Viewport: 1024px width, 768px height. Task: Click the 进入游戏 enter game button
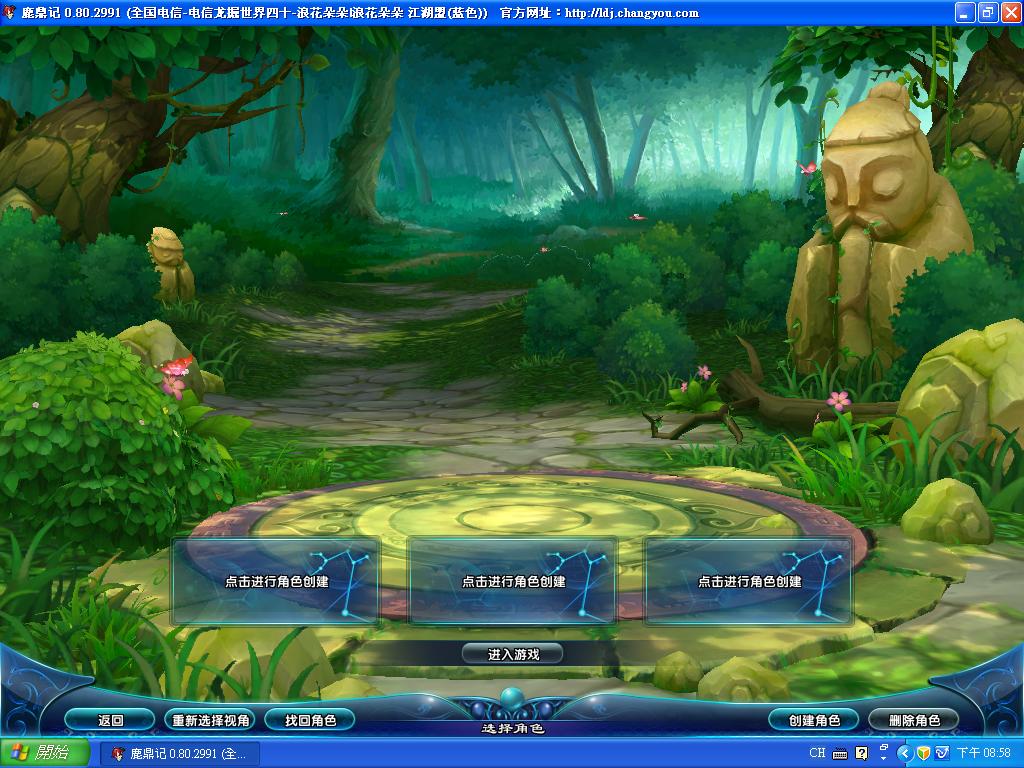pyautogui.click(x=513, y=654)
